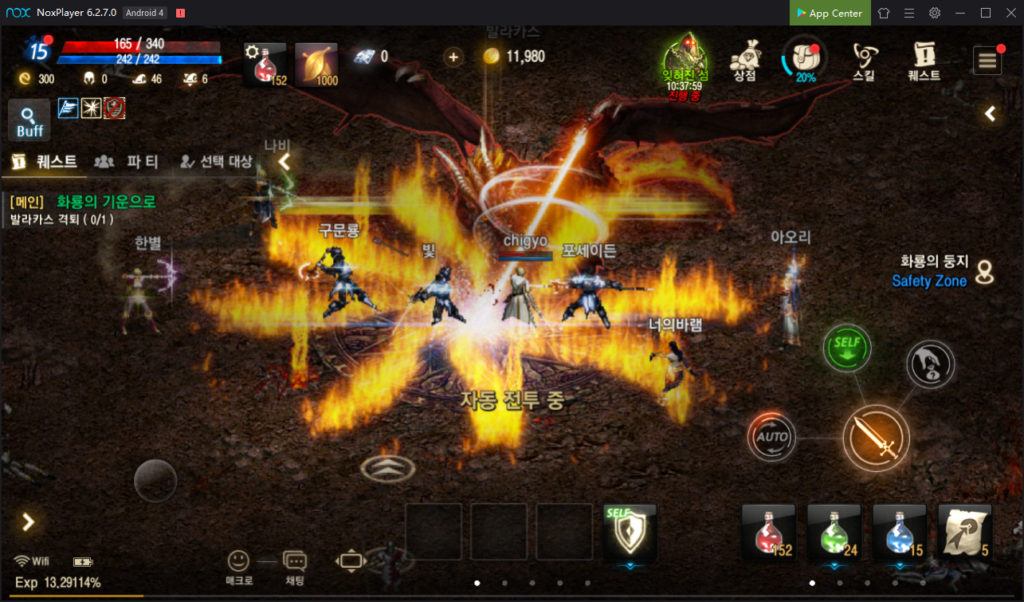Use the green potion with 24 count

(834, 531)
